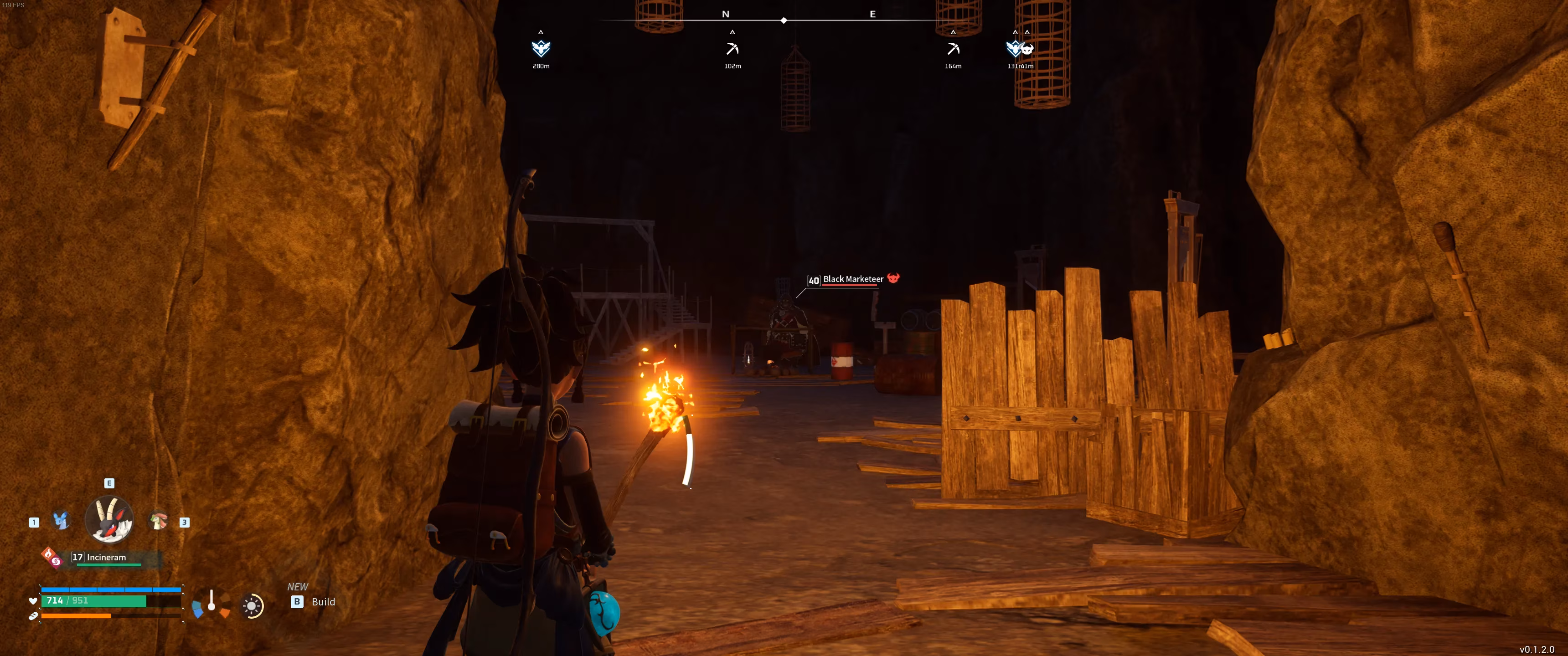Select the pickaxe compass marker at 164m
Screen dimensions: 1568x656
953,49
